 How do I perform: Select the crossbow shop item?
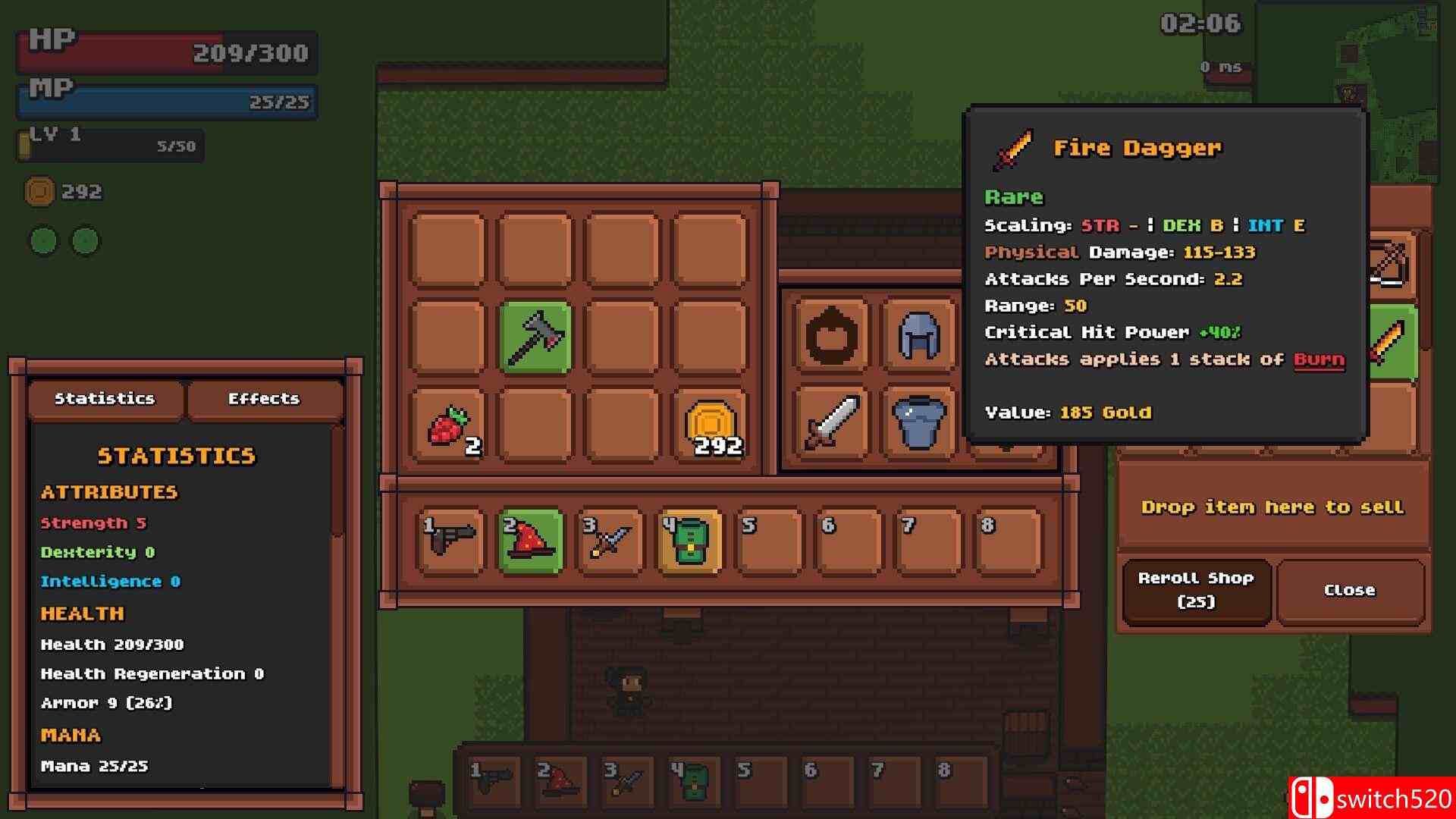pyautogui.click(x=1389, y=265)
